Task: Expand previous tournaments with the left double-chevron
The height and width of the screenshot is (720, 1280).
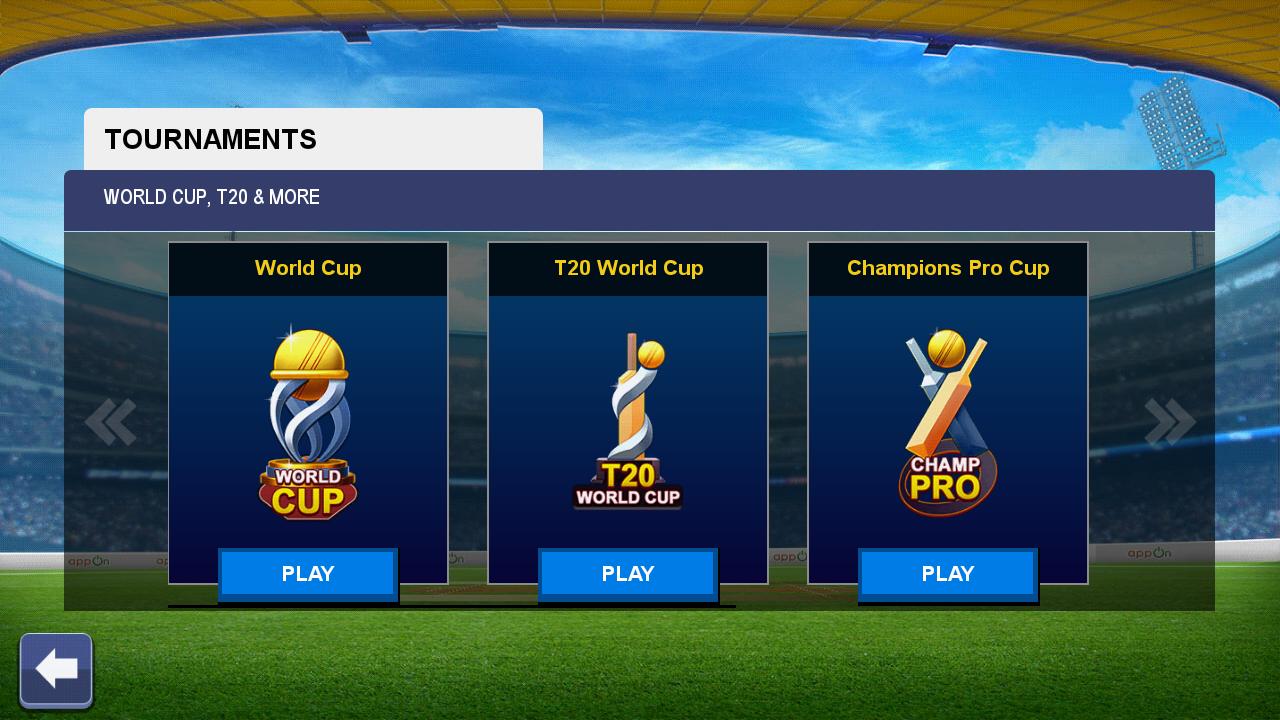Action: click(x=110, y=420)
